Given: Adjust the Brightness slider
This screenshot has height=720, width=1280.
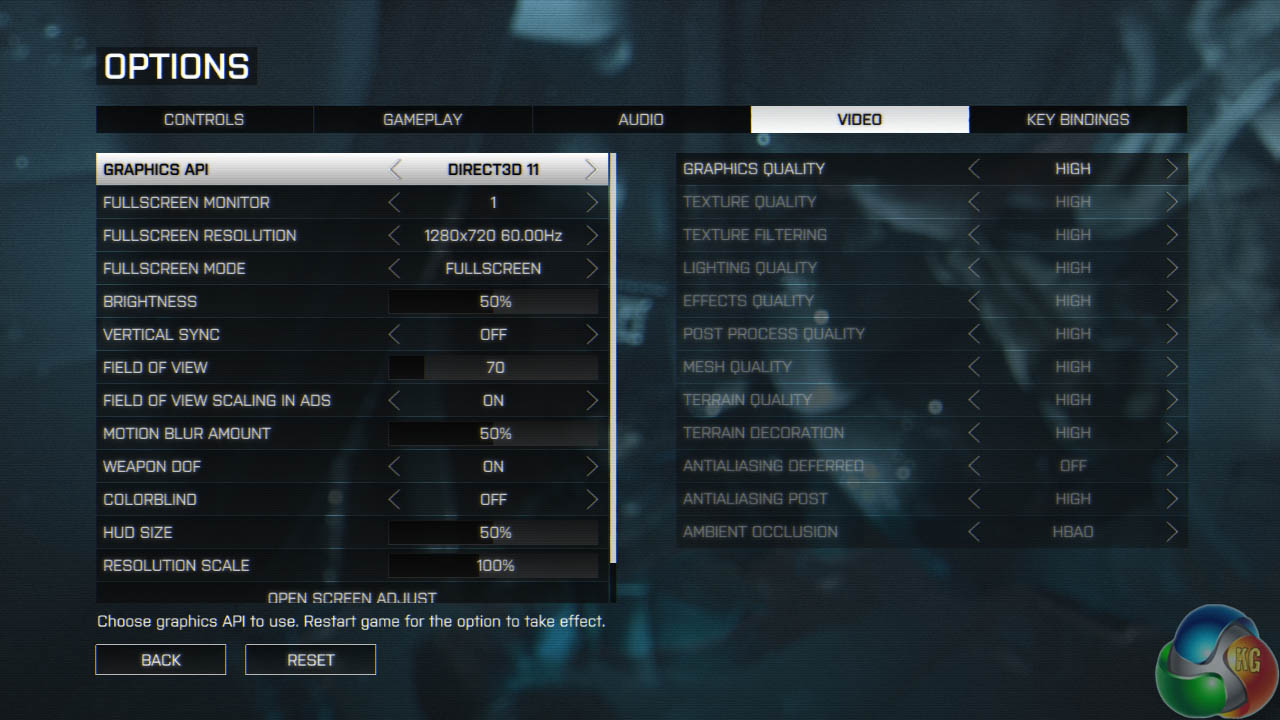Looking at the screenshot, I should coord(494,302).
